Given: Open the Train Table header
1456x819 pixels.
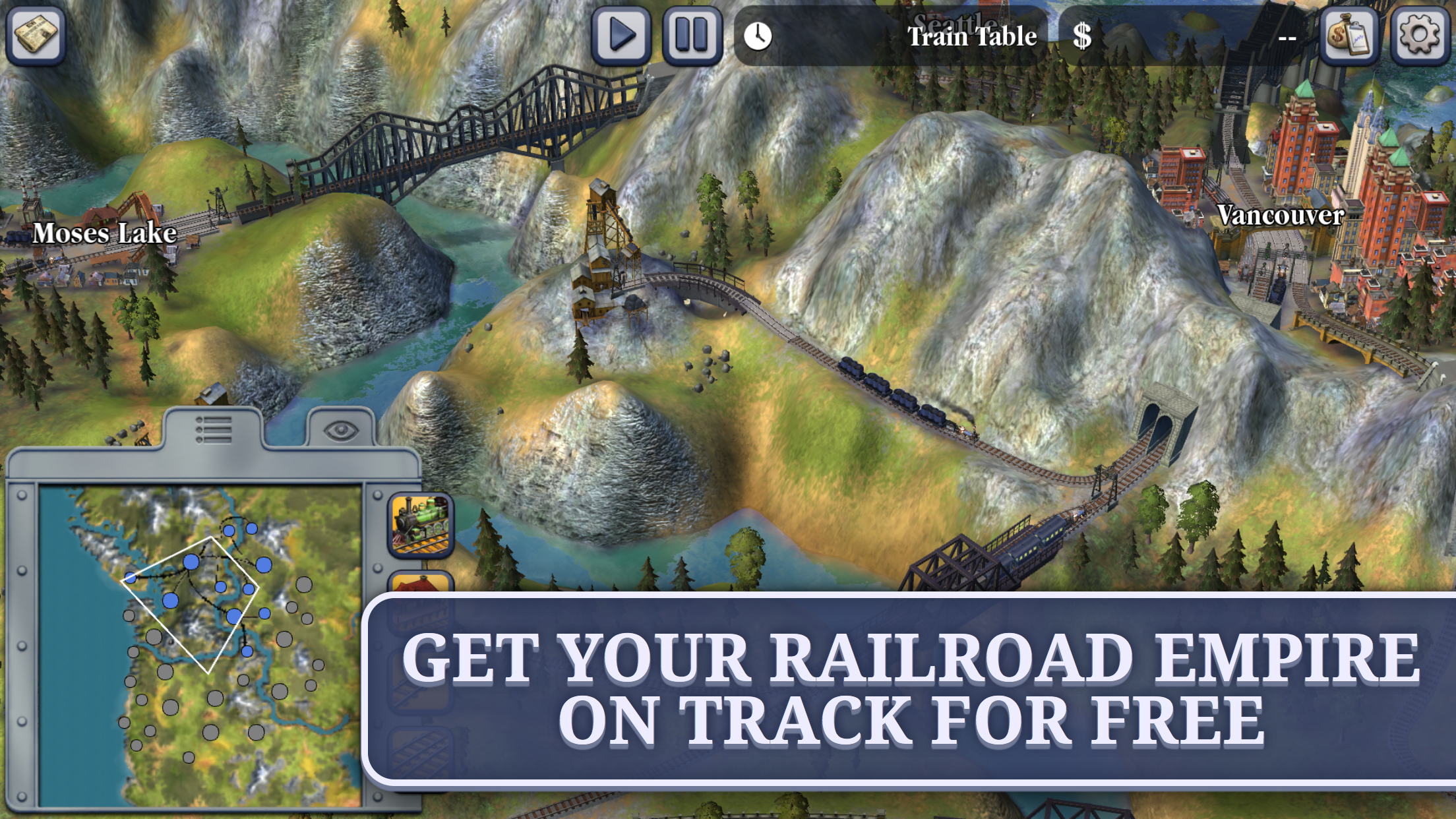Looking at the screenshot, I should (971, 36).
